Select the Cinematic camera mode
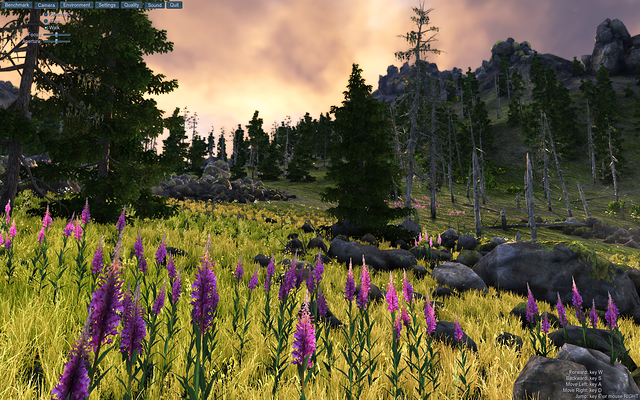This screenshot has width=640, height=400. (46, 14)
